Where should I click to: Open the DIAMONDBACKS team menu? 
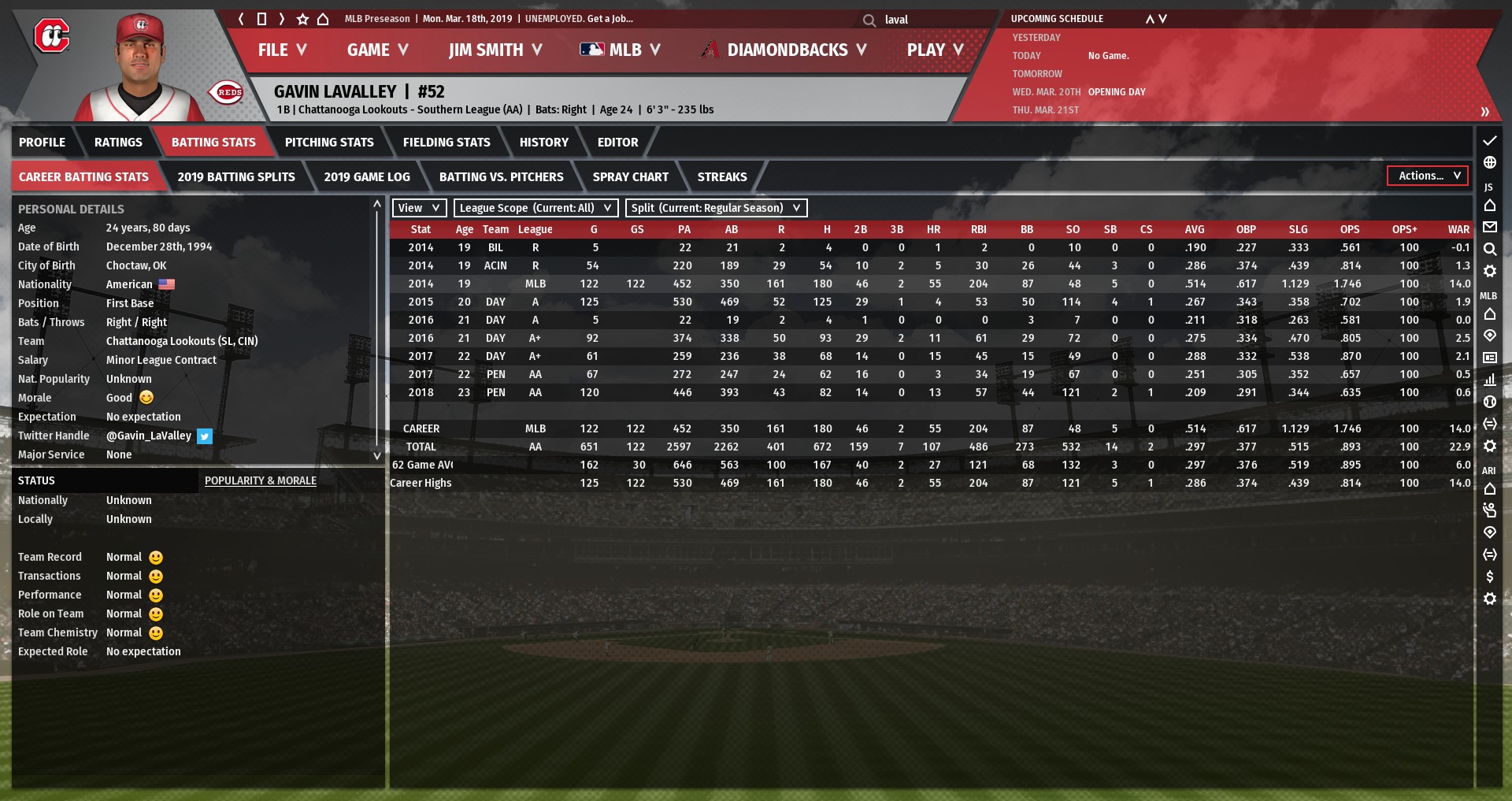coord(784,50)
